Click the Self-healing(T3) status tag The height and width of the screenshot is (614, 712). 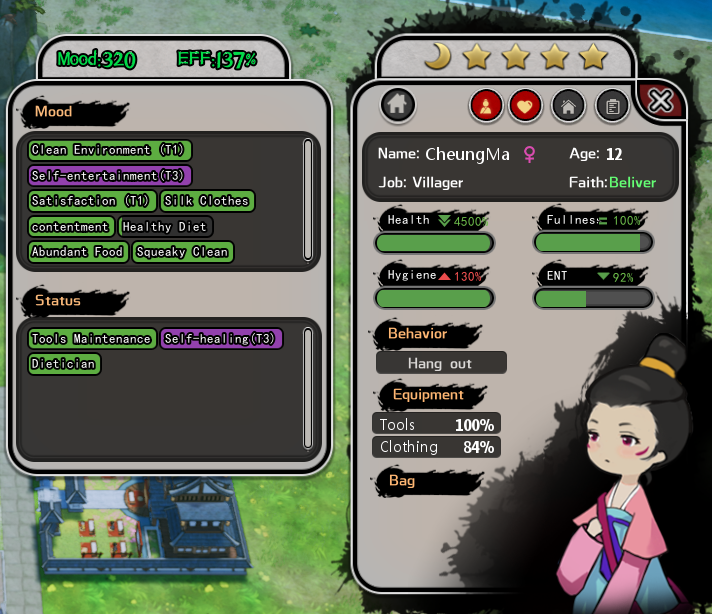[221, 339]
